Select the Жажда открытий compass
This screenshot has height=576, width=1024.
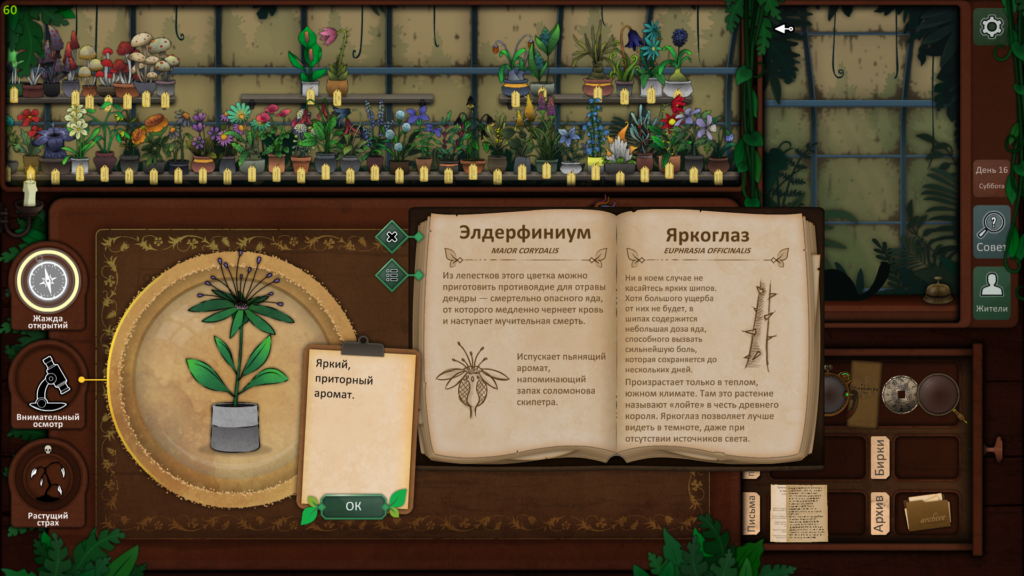(47, 283)
